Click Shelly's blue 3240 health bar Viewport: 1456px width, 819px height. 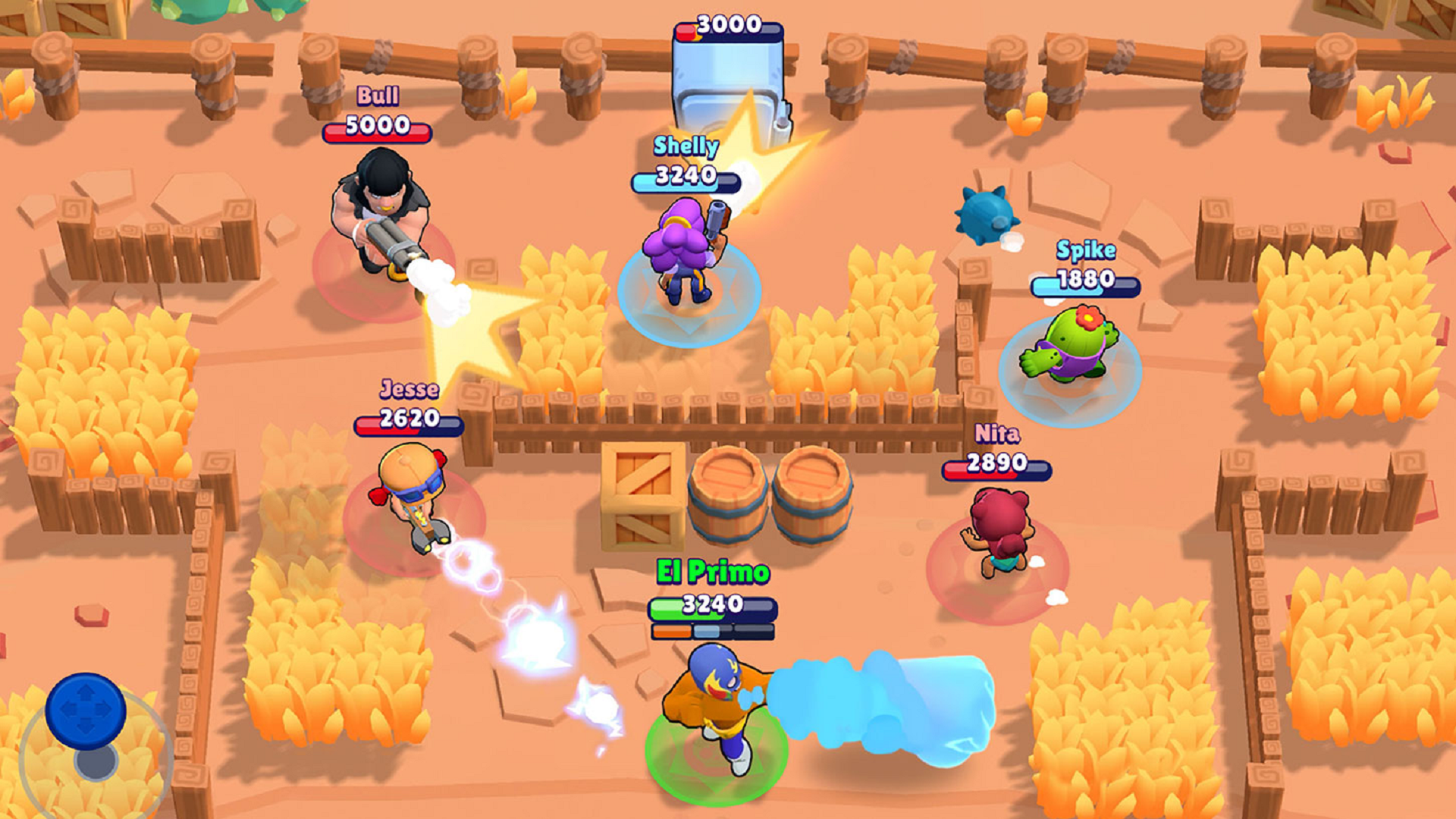685,182
